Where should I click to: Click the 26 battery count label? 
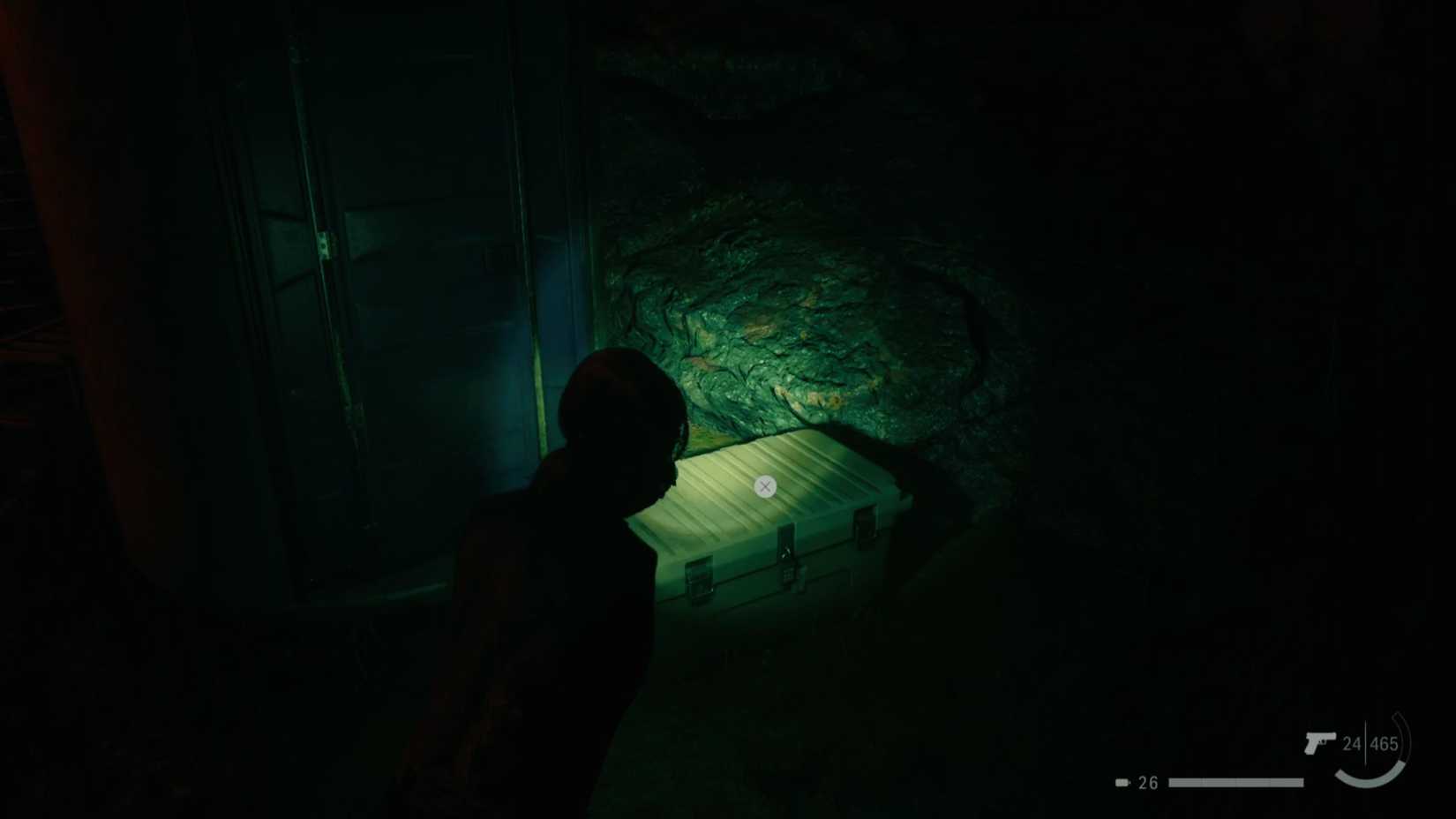point(1147,783)
